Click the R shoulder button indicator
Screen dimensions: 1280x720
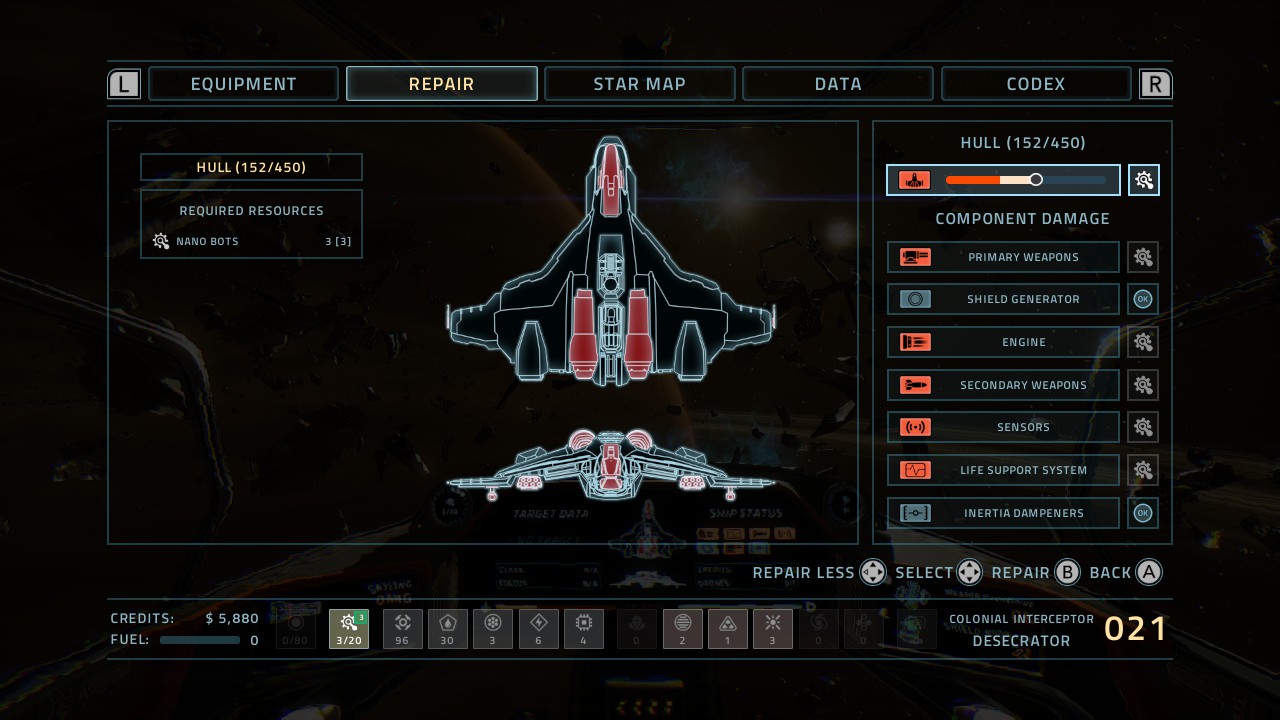[x=1155, y=83]
